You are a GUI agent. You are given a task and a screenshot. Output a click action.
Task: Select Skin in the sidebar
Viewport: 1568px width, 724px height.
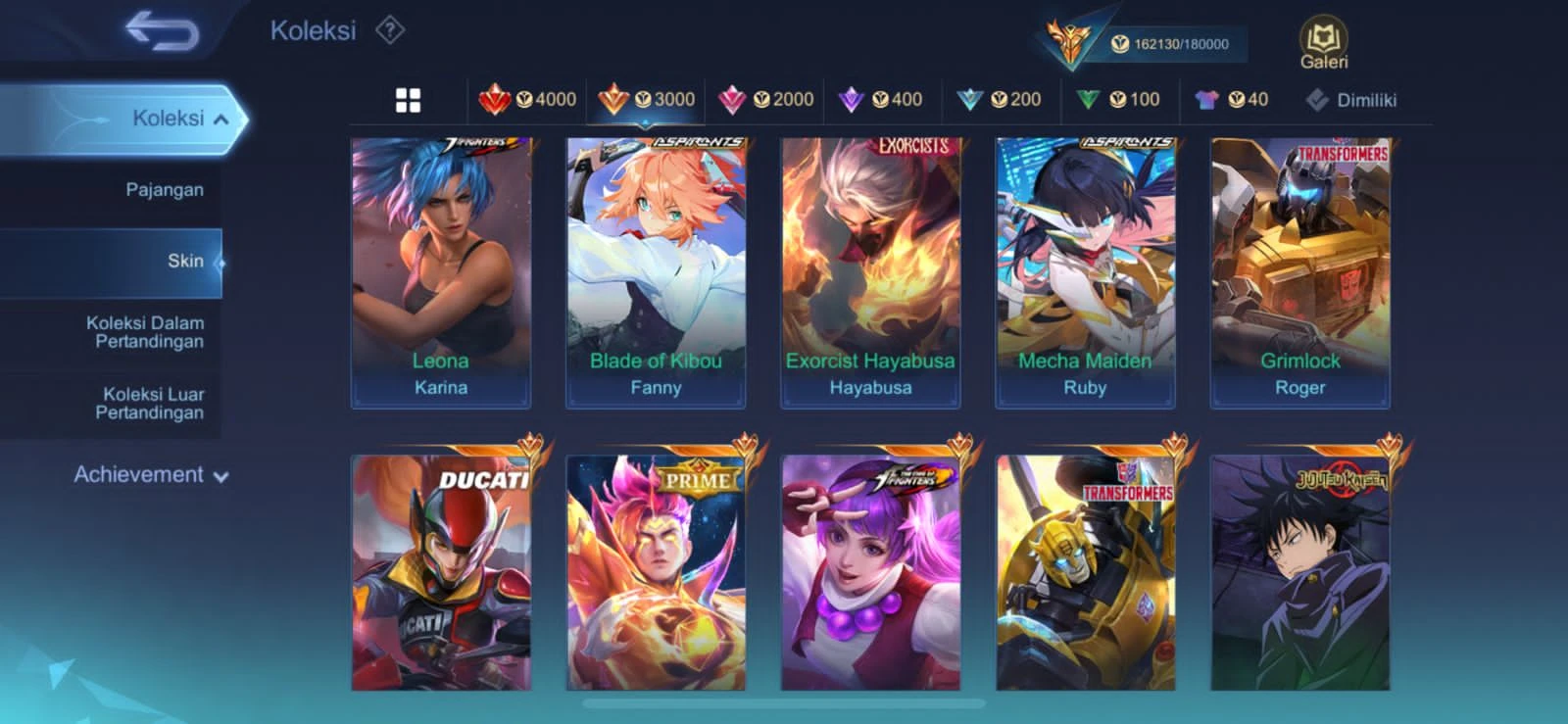(185, 261)
